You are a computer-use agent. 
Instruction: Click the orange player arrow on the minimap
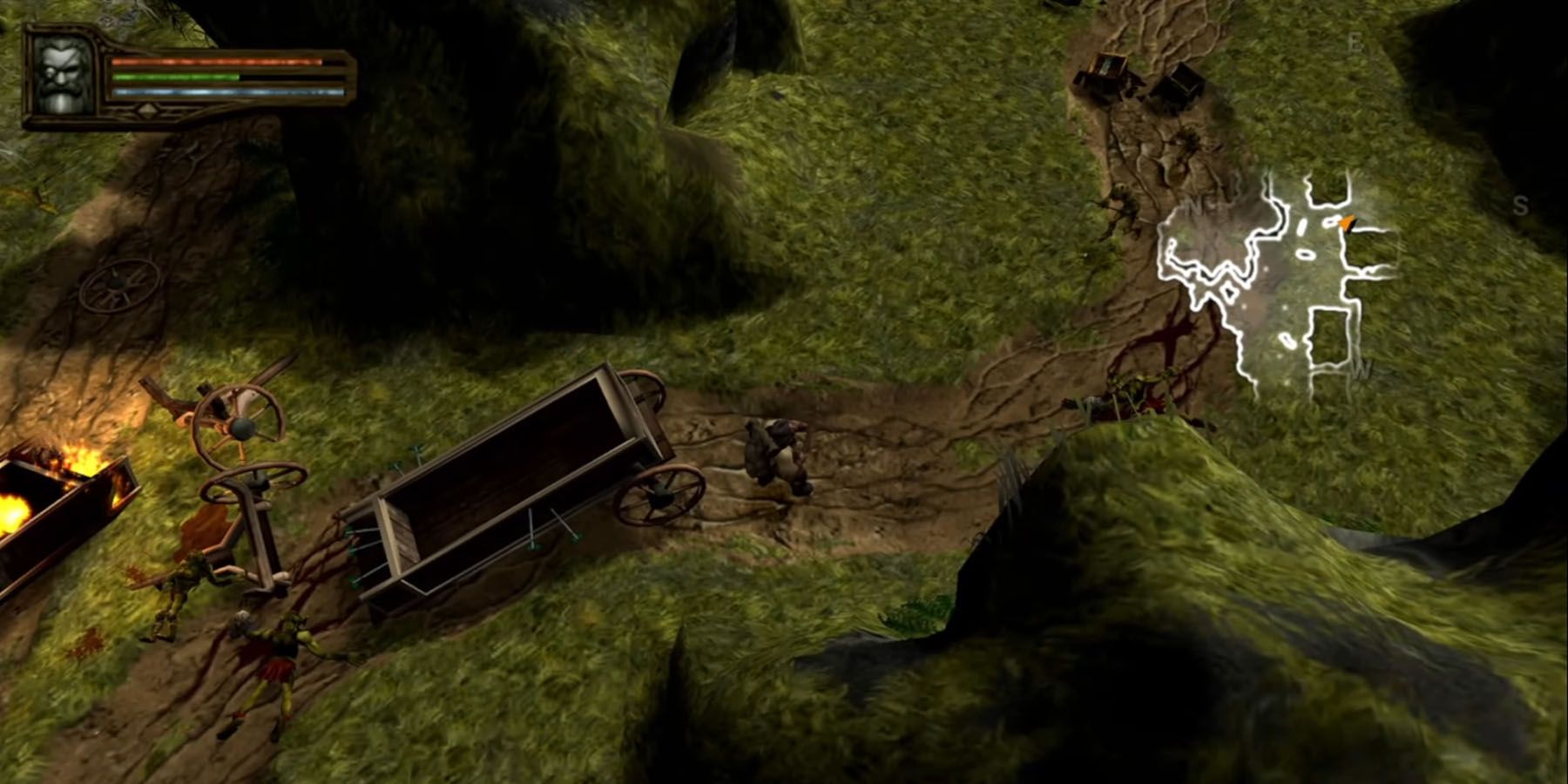pos(1346,222)
